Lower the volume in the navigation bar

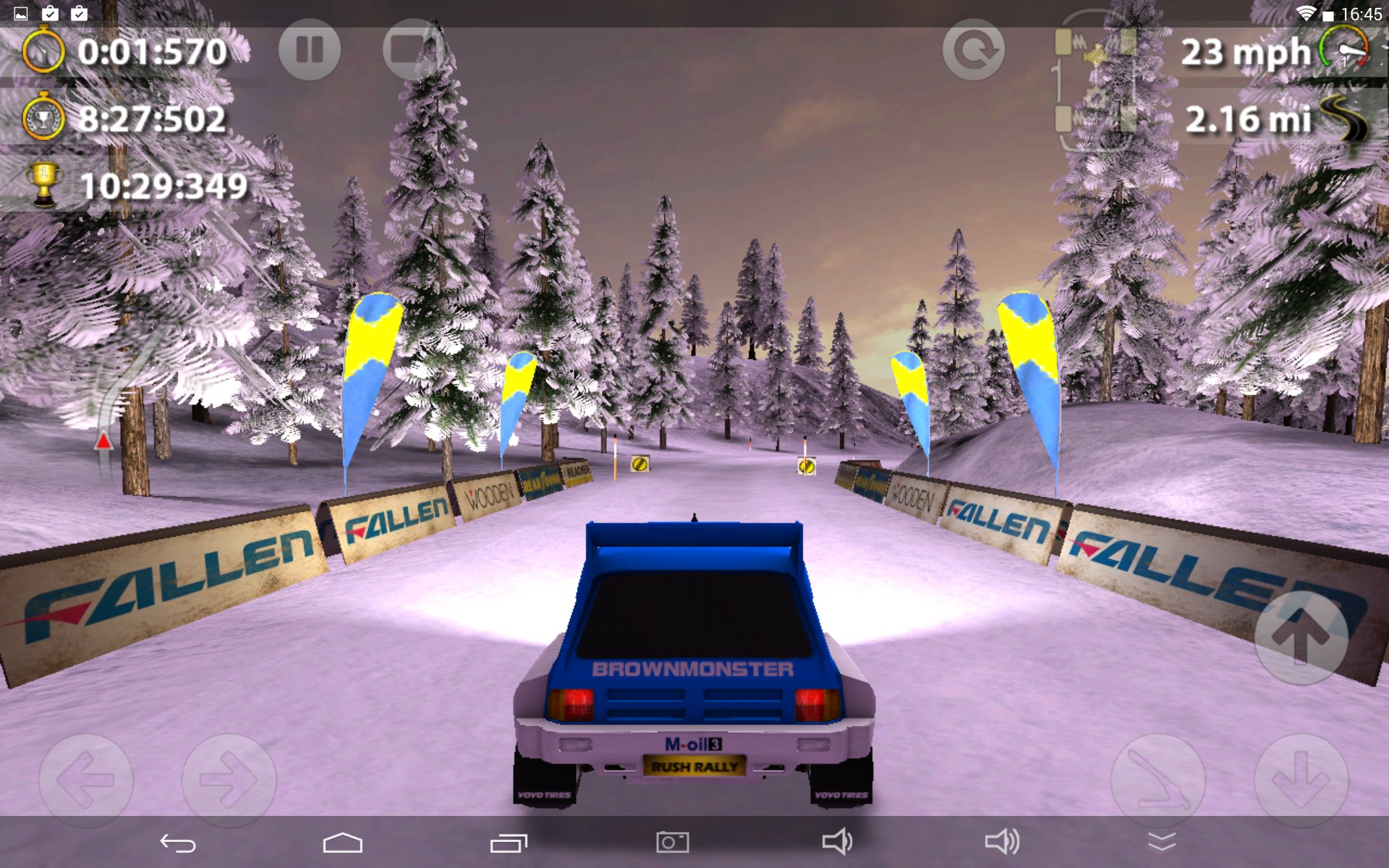[x=837, y=842]
